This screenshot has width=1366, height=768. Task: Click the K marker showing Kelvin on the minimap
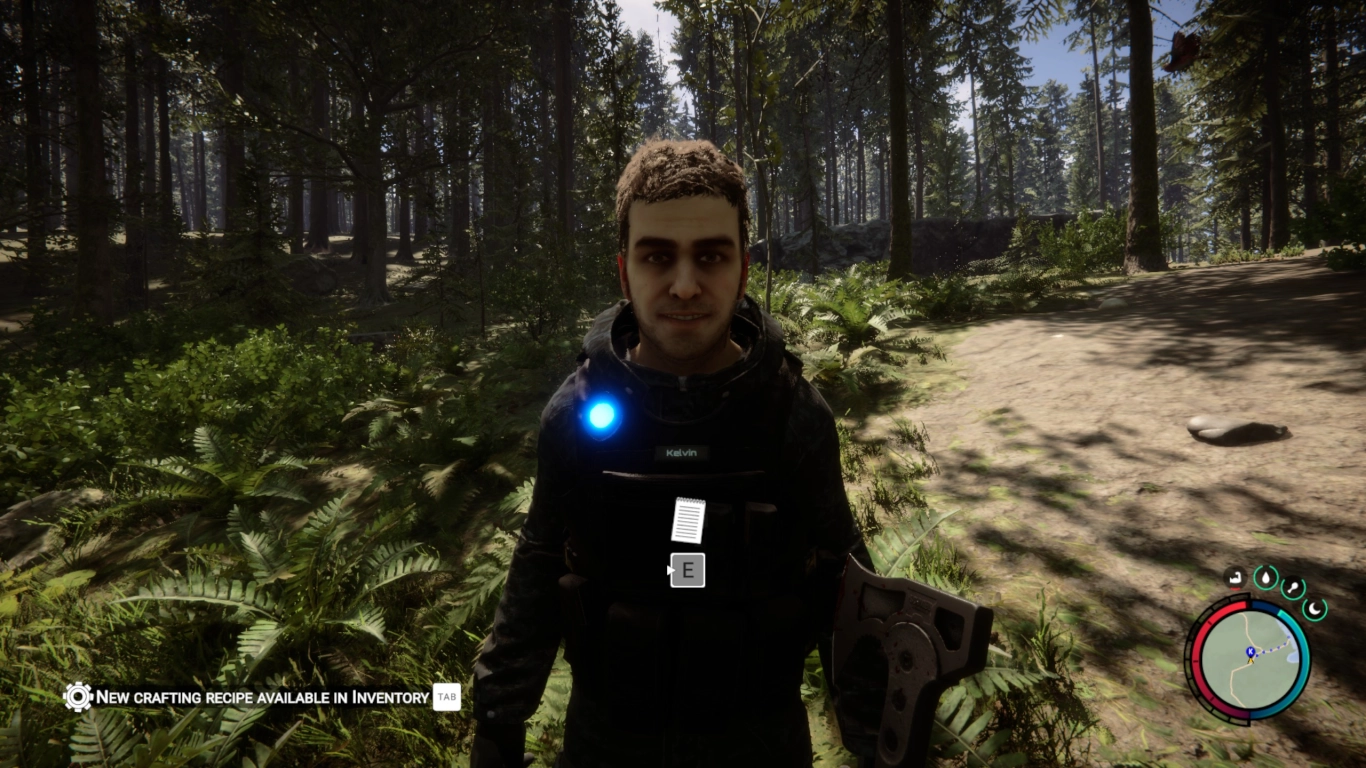coord(1250,651)
